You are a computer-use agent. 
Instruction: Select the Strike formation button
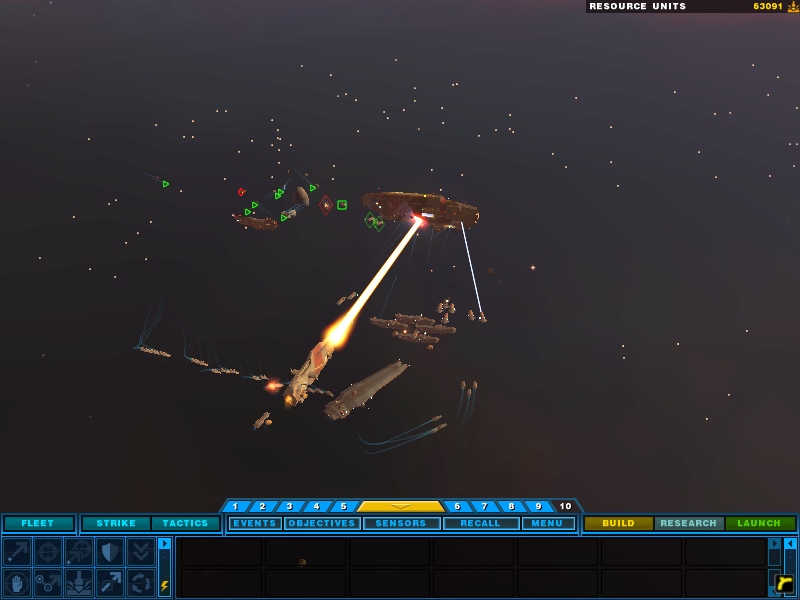point(116,523)
